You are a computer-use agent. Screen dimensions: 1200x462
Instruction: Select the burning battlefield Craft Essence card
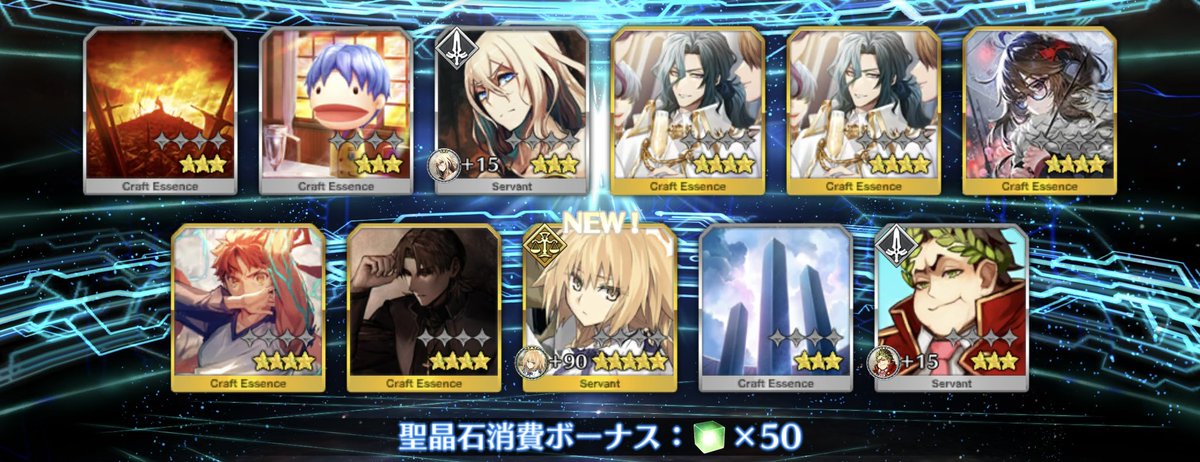(x=160, y=110)
